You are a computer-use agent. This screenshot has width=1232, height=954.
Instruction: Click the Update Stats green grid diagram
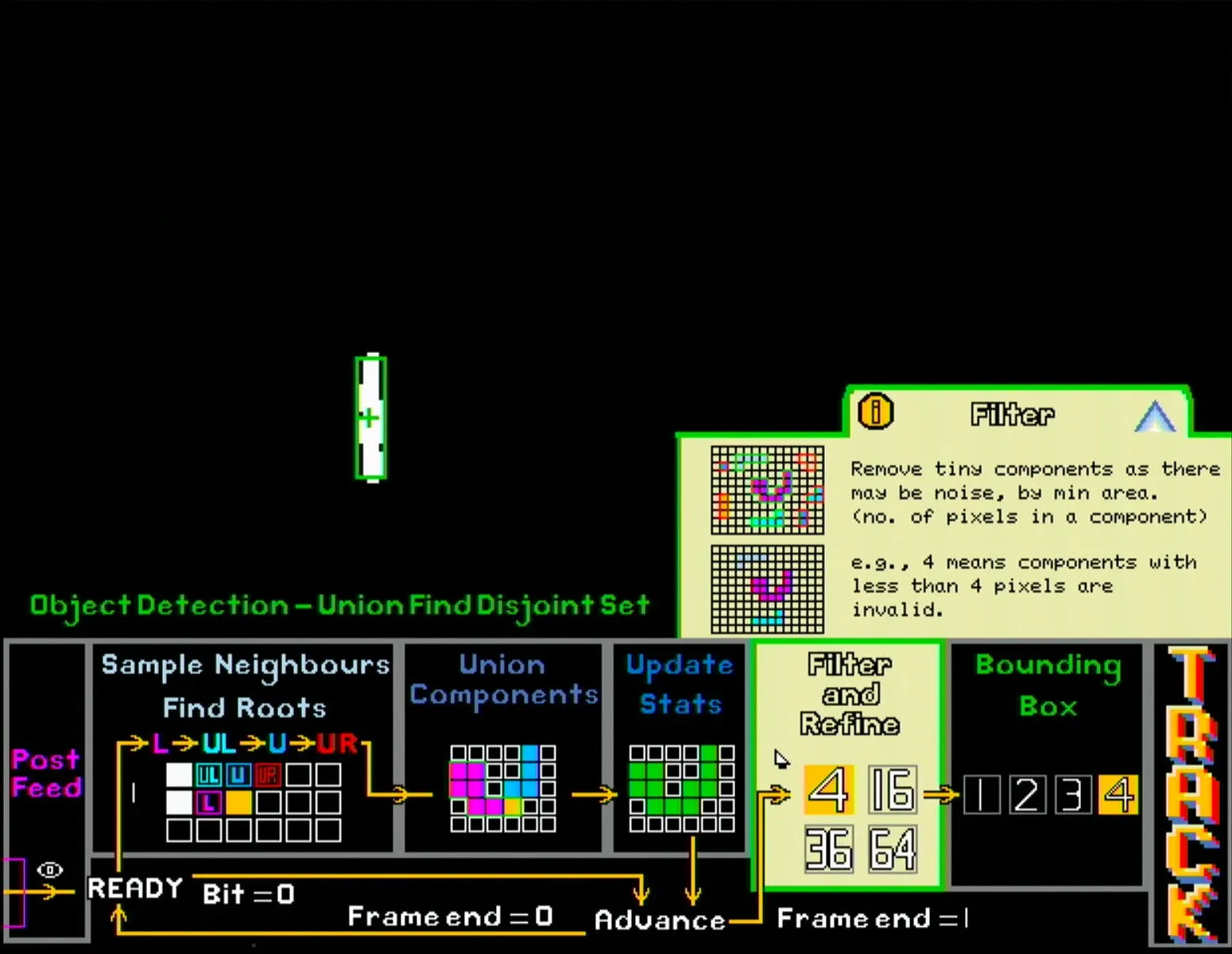click(x=680, y=787)
